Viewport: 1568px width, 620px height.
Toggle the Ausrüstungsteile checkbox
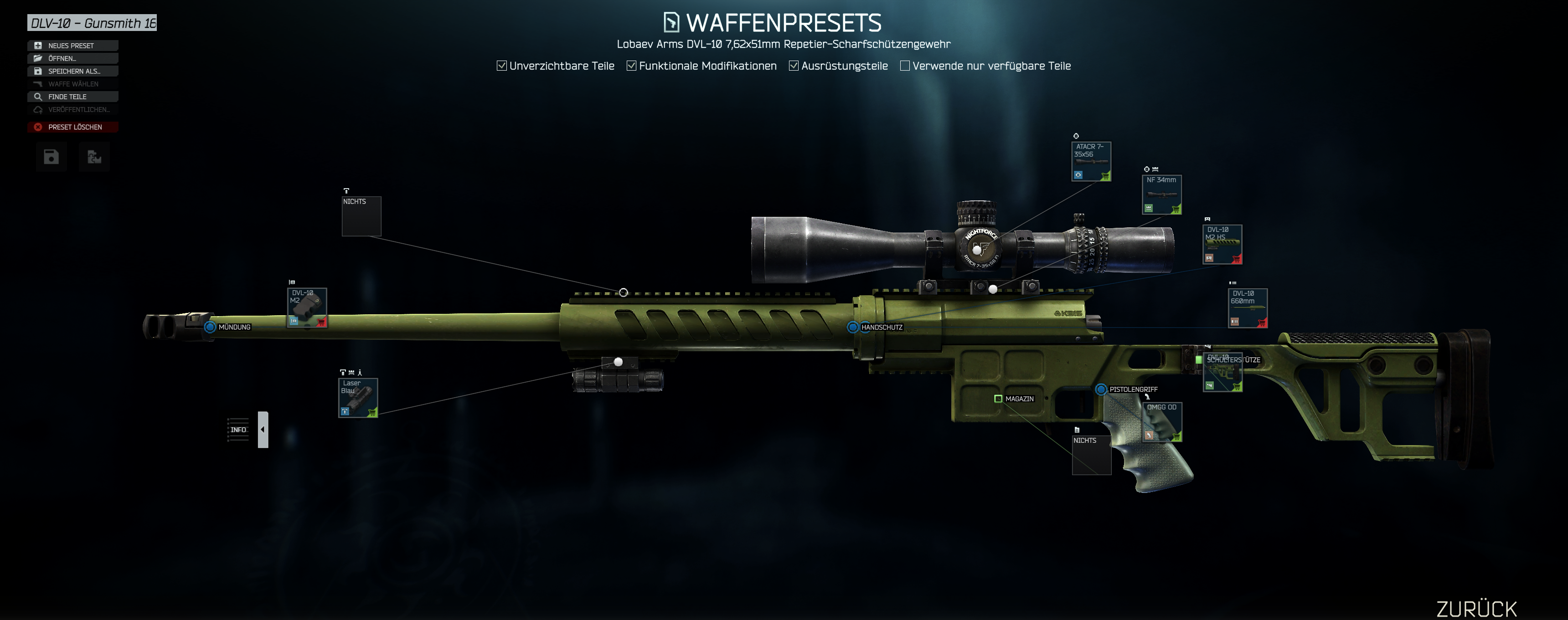click(794, 66)
